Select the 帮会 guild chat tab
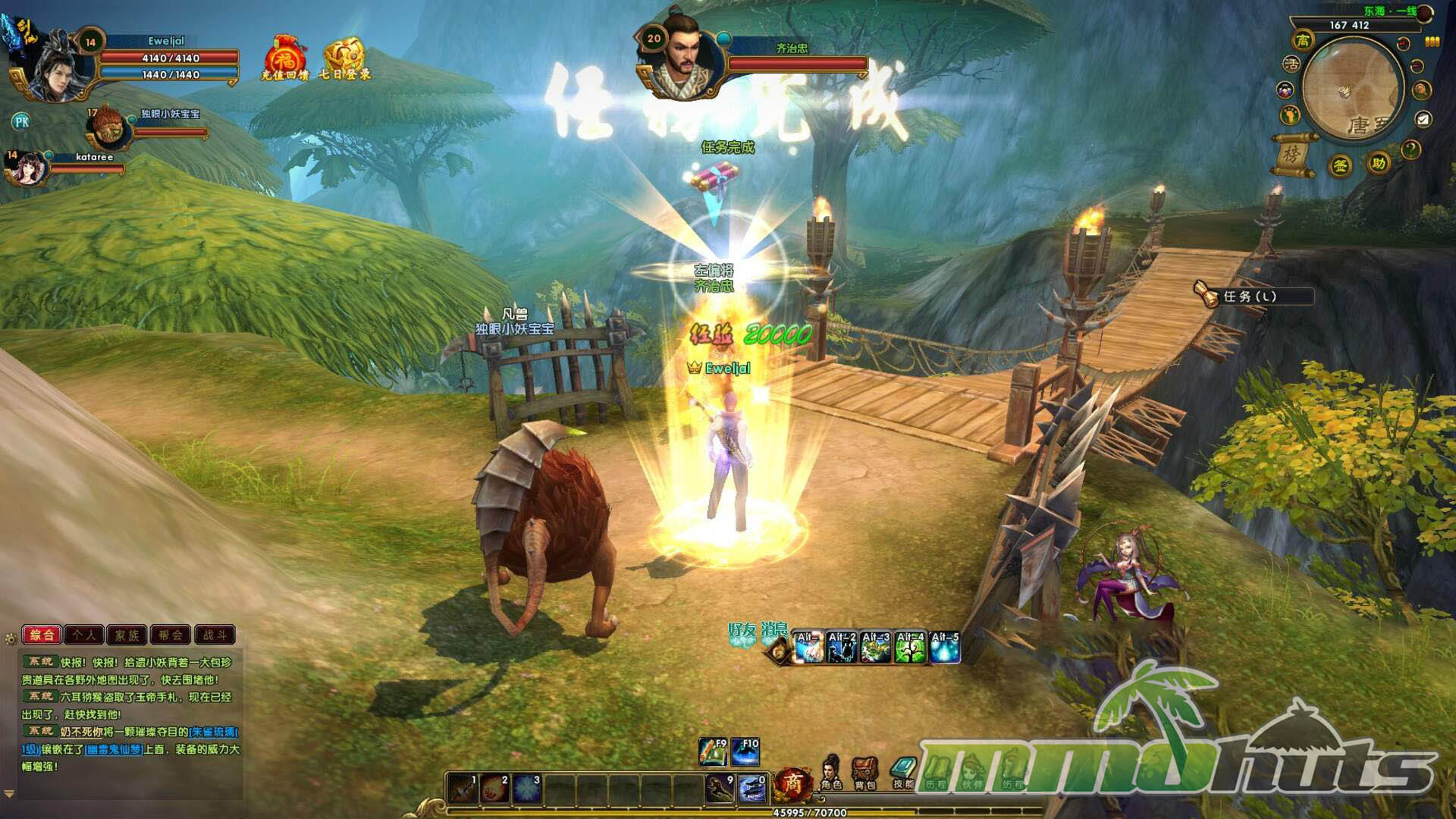 click(171, 635)
